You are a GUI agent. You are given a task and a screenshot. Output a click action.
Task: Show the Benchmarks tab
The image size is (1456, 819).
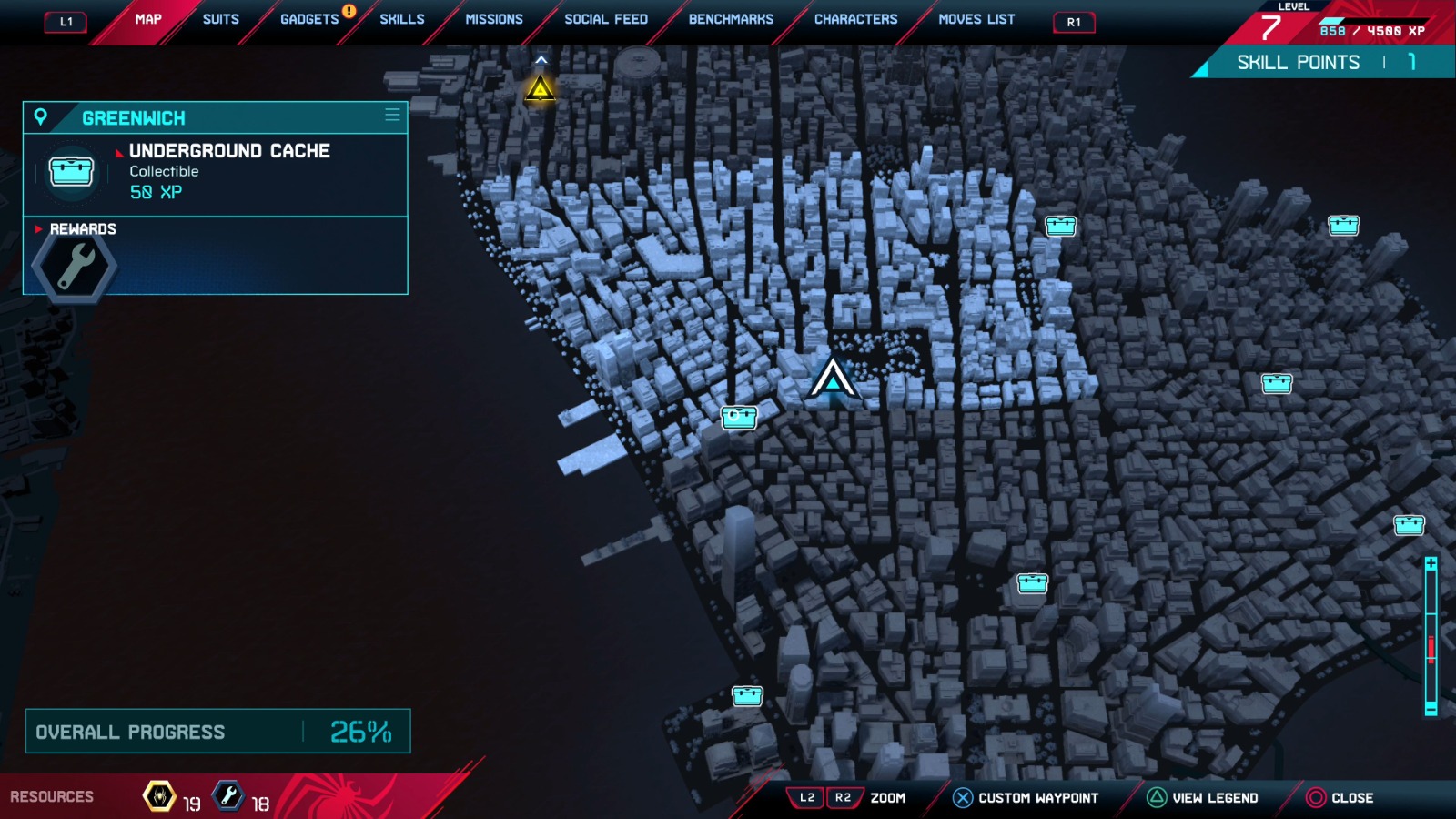(731, 19)
